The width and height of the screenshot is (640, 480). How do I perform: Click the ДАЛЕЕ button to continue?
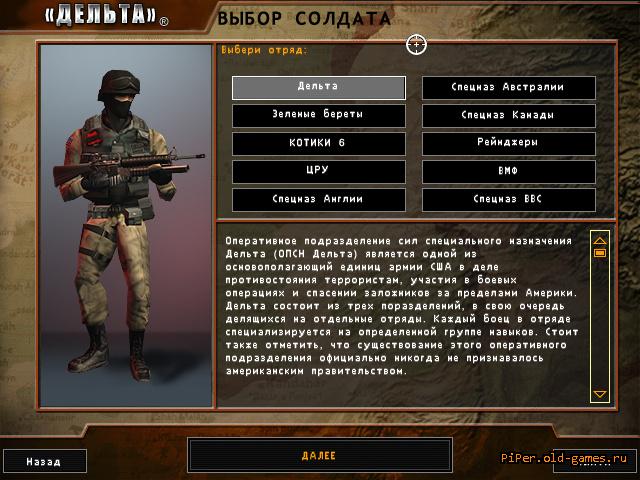318,456
